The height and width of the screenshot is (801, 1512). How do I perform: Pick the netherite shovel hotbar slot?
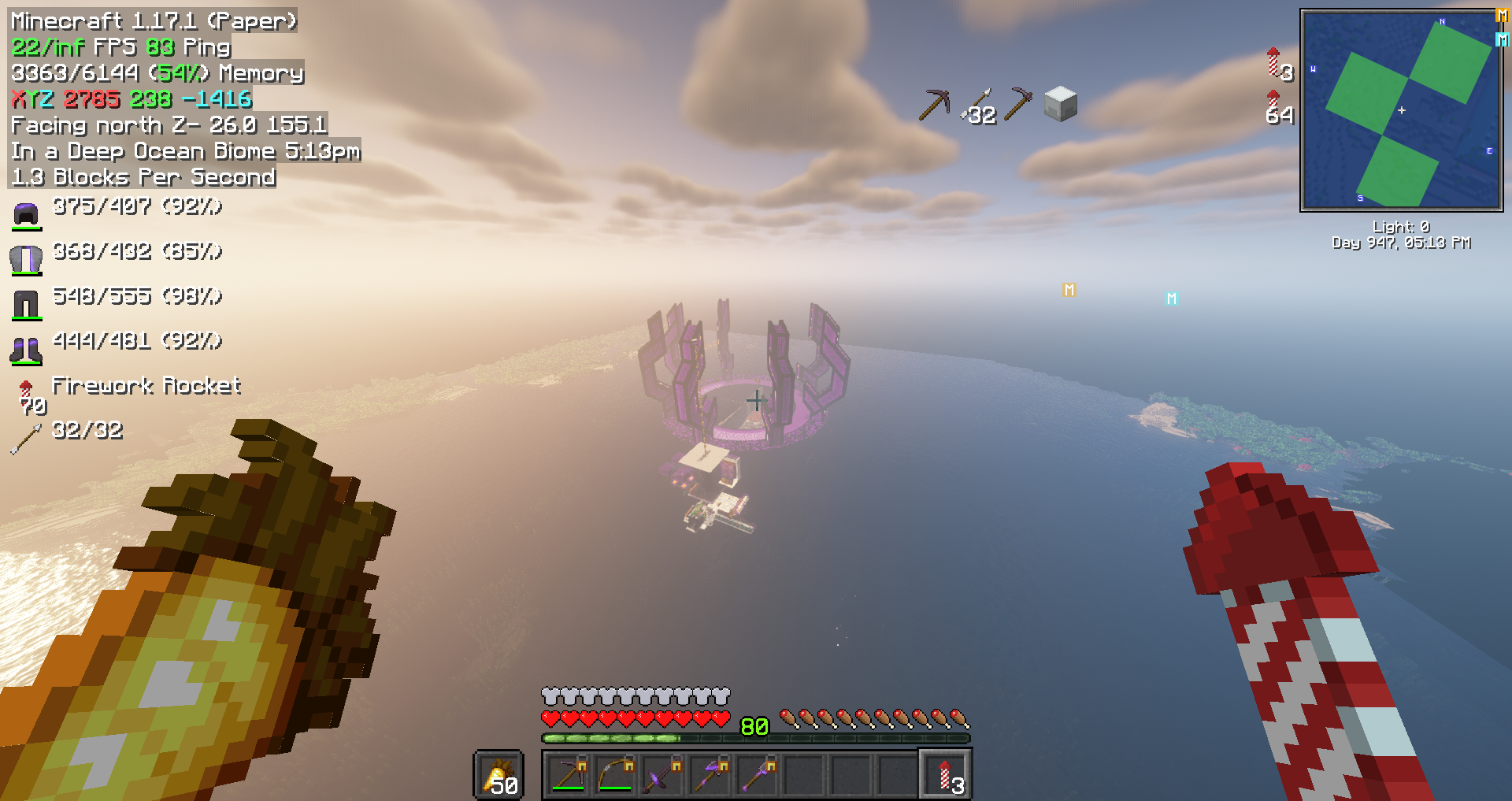click(757, 775)
